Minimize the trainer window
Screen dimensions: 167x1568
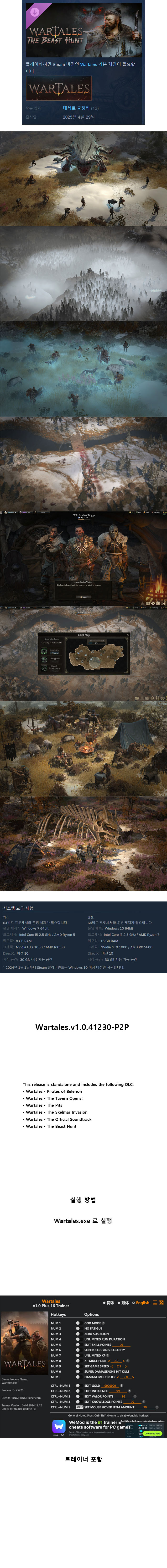click(155, 1303)
